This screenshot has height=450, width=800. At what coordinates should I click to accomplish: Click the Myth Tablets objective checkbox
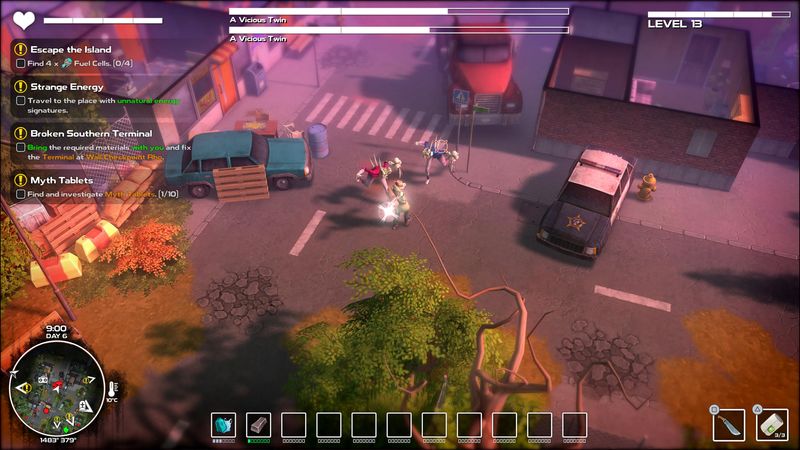tap(21, 193)
